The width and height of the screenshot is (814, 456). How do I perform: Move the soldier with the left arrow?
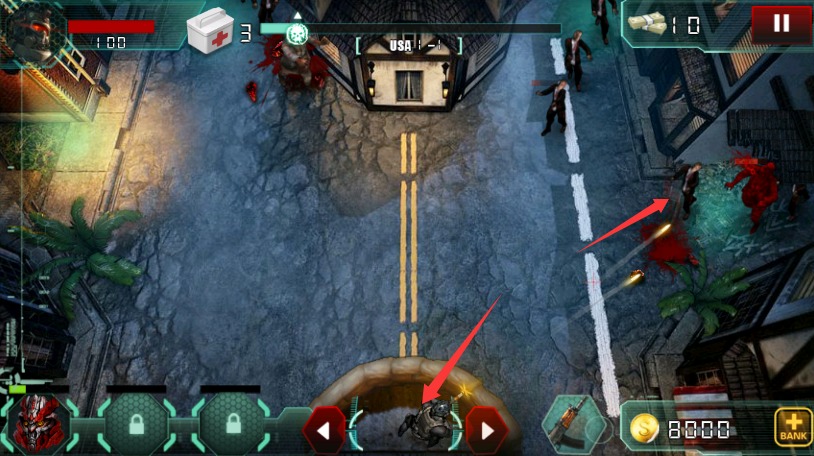click(x=324, y=431)
